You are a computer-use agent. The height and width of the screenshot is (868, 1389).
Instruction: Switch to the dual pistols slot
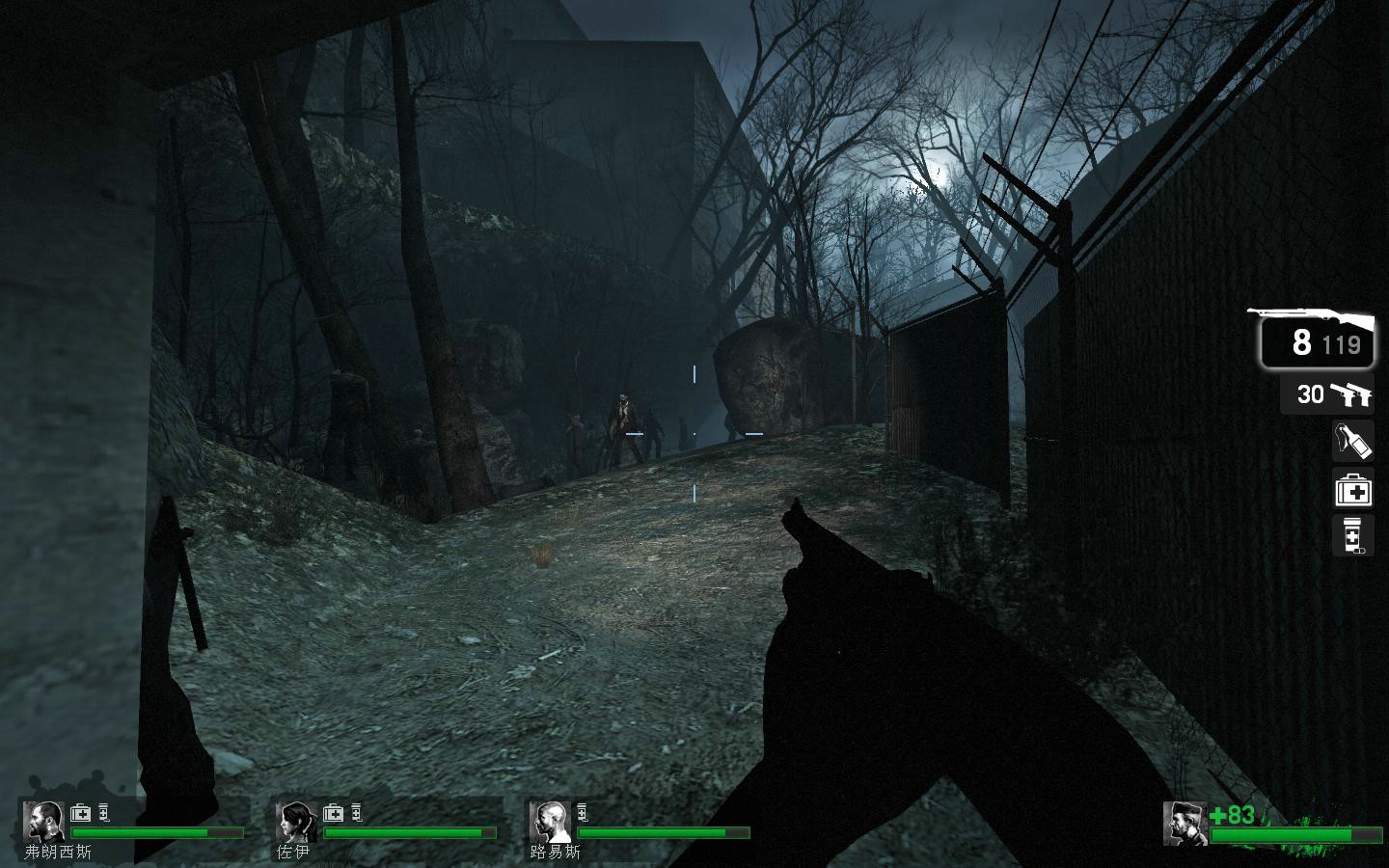click(x=1331, y=394)
